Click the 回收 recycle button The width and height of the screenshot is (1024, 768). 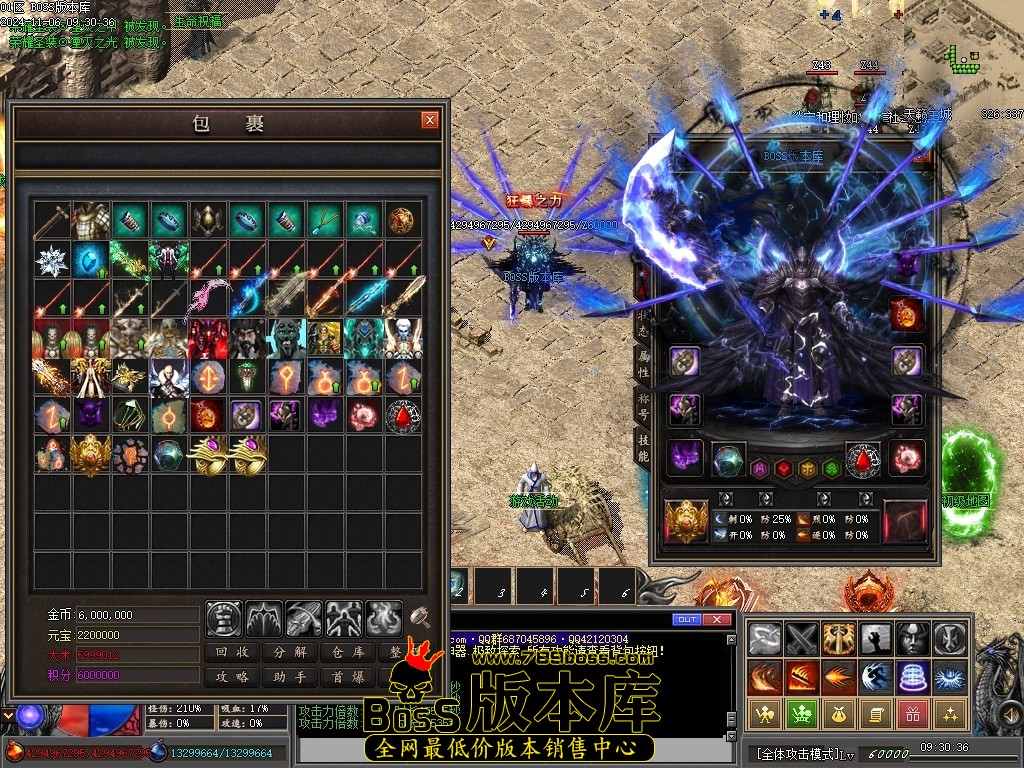click(232, 652)
